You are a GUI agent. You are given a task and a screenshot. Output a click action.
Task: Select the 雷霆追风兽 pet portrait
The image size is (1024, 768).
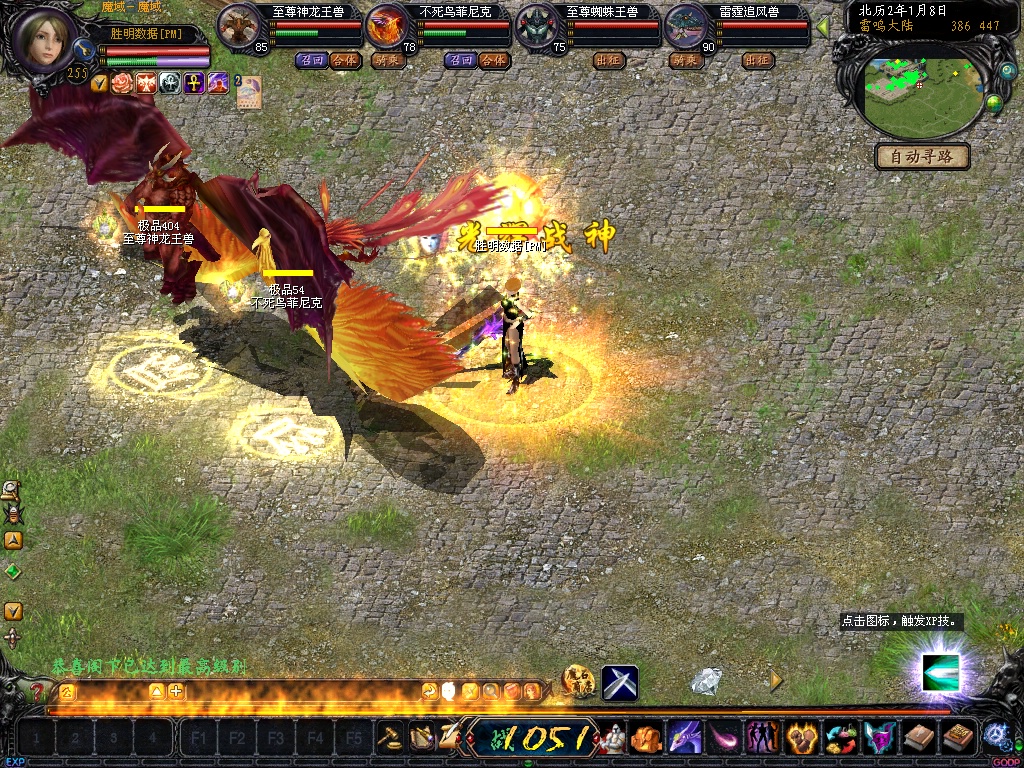click(687, 26)
